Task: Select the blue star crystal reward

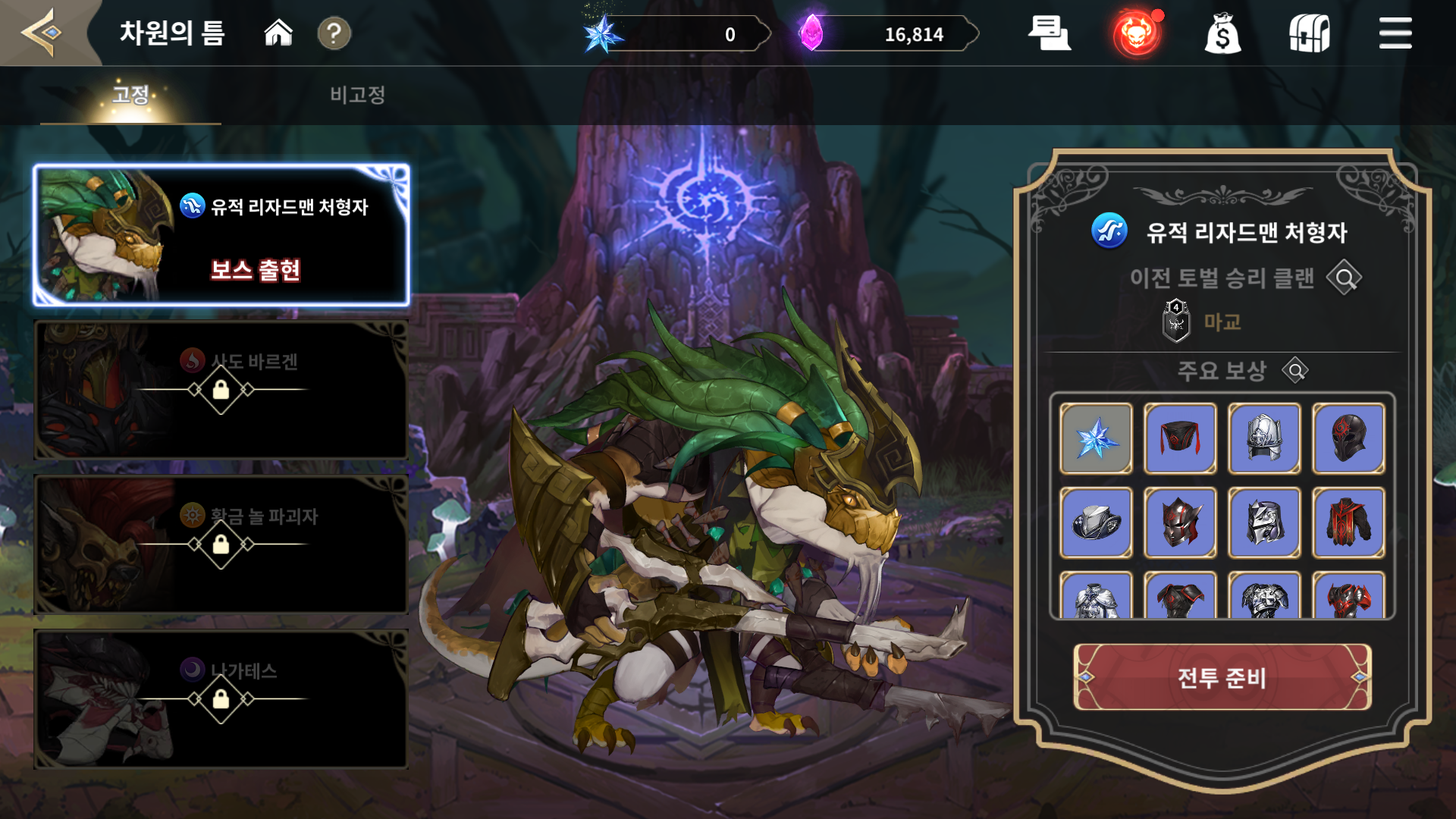Action: coord(1096,439)
